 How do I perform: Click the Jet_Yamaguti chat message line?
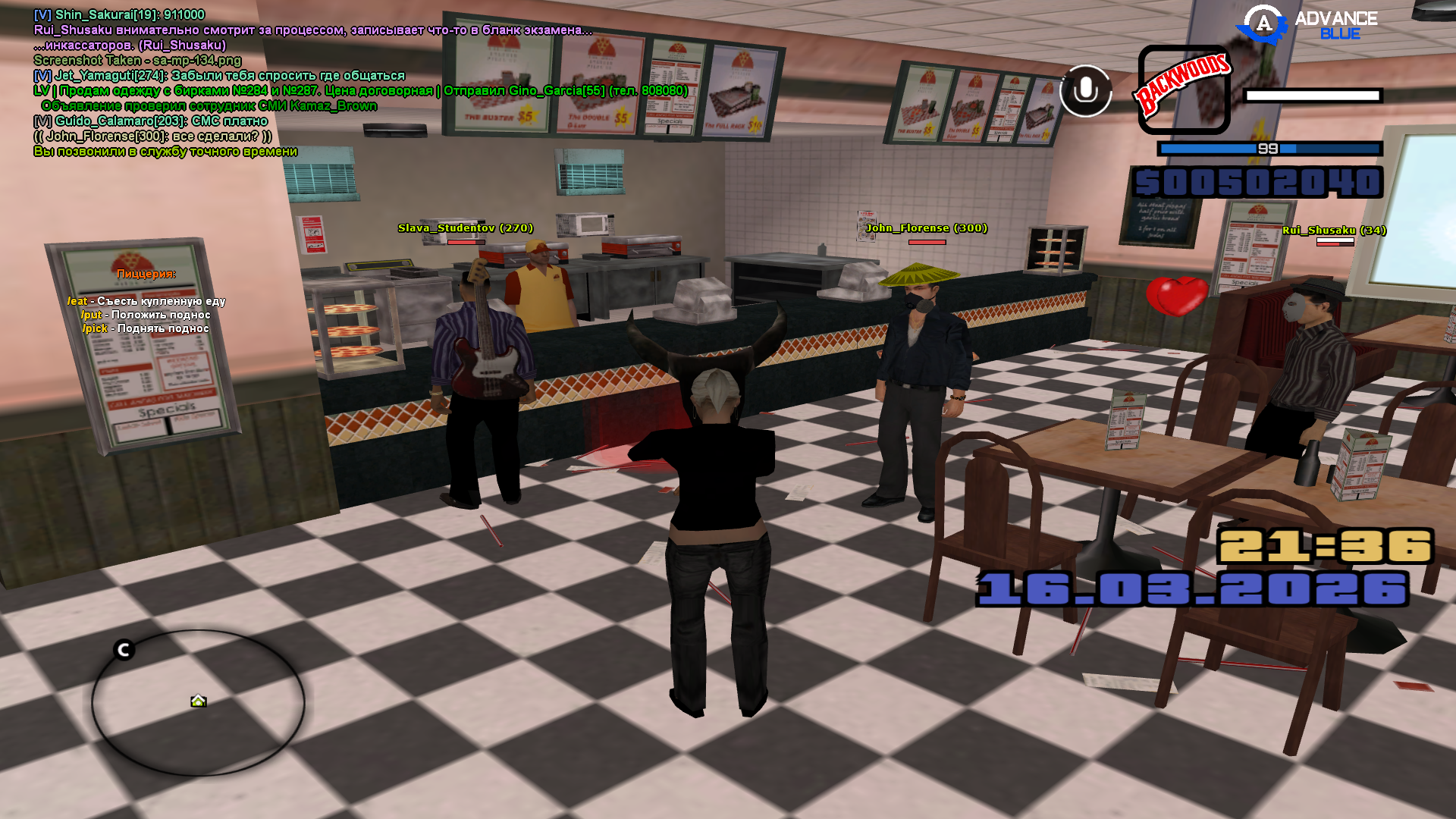pos(219,76)
